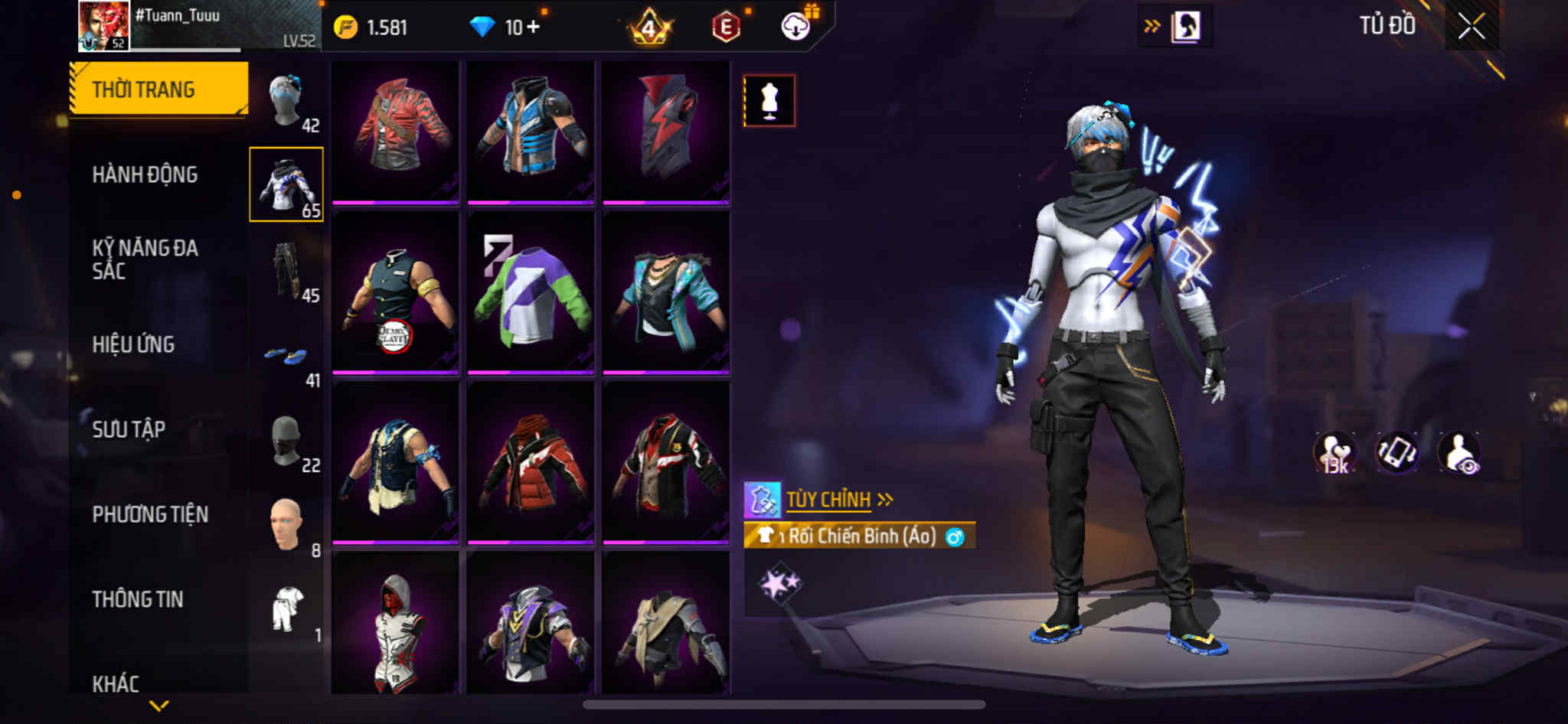Toggle the character view eye icon
This screenshot has height=724, width=1568.
(1459, 453)
